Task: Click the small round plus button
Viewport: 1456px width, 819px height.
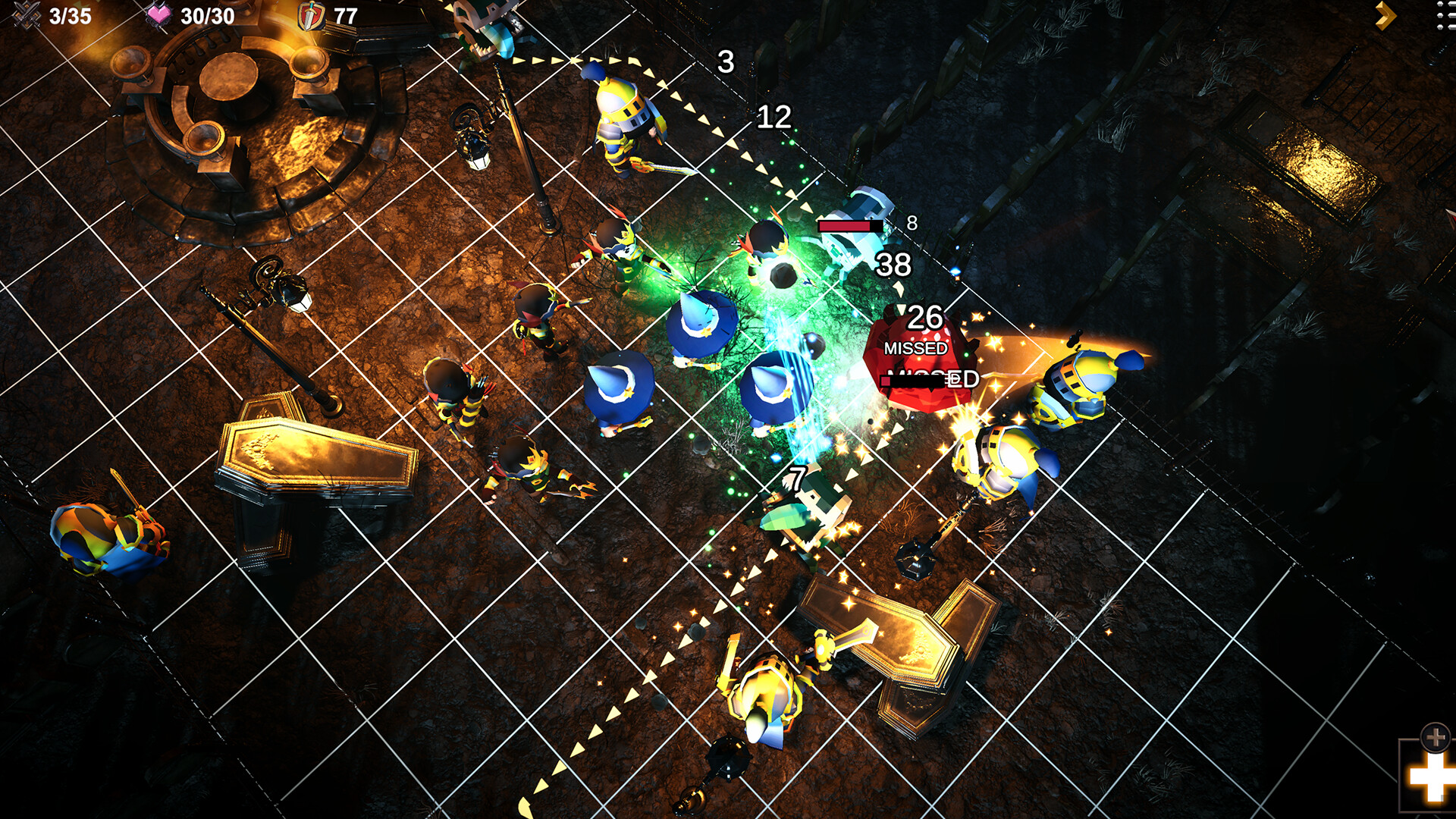Action: coord(1435,736)
